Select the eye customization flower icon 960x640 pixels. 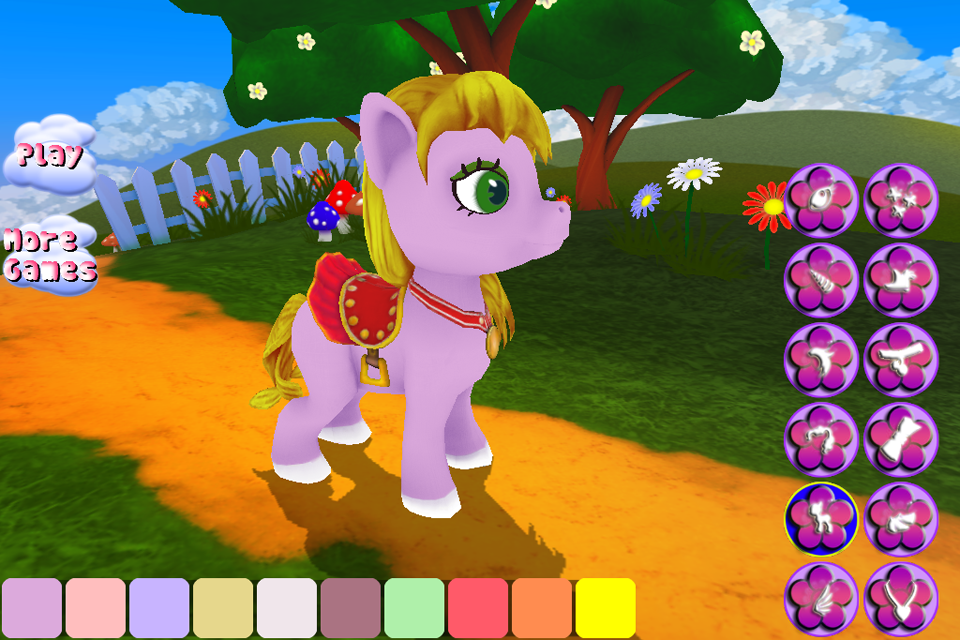[821, 200]
